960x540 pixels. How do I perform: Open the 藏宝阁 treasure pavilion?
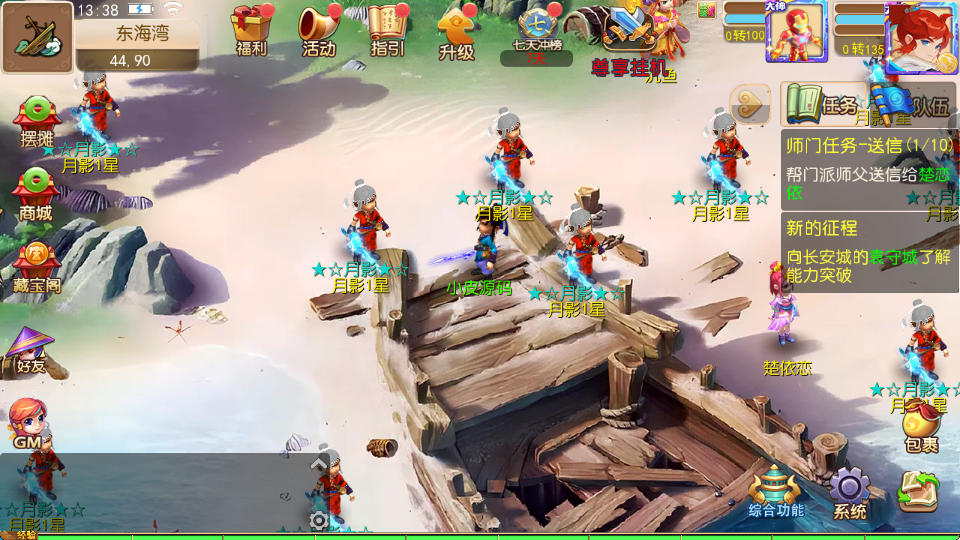click(37, 267)
